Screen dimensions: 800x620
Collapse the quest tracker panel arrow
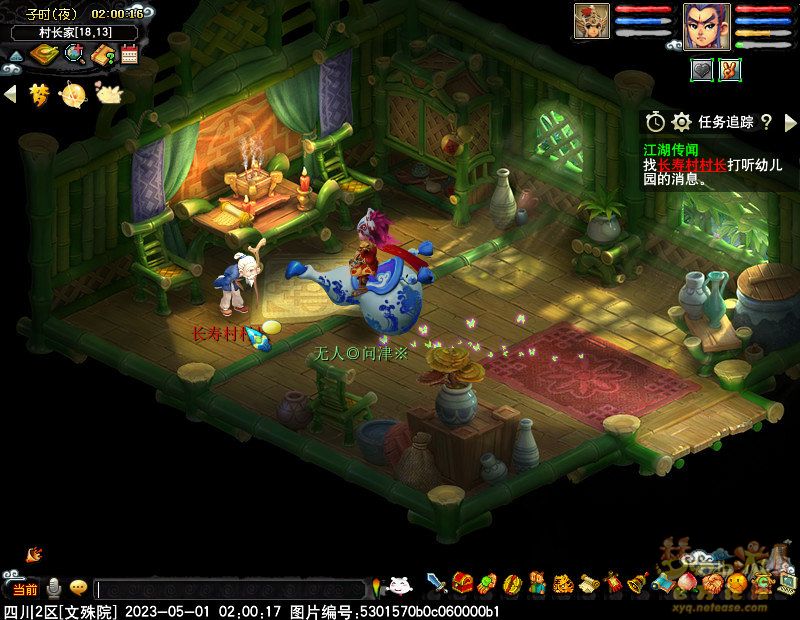tap(789, 122)
